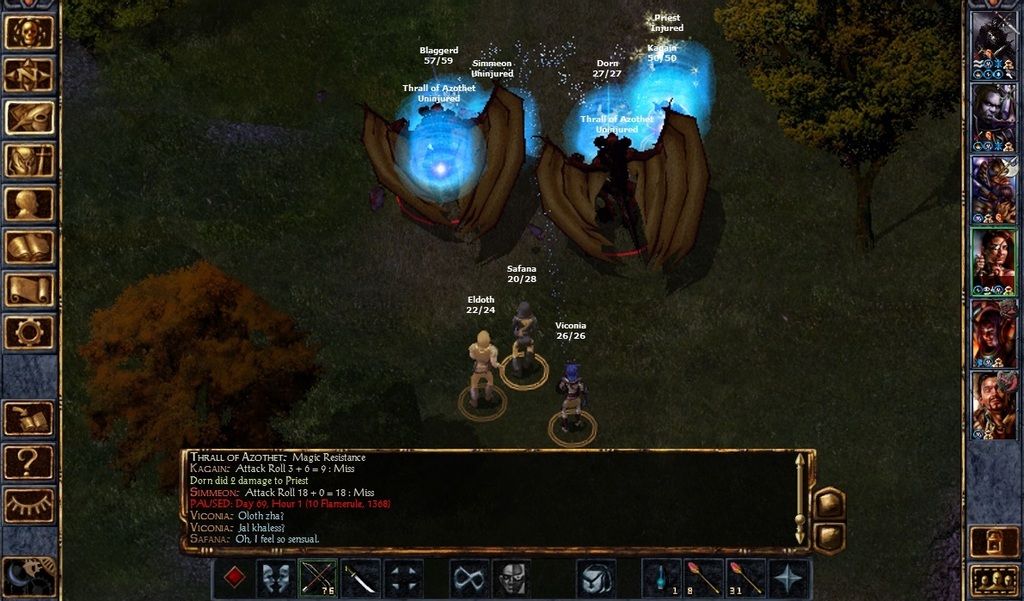The width and height of the screenshot is (1024, 601).
Task: Open the mage spellbook
Action: coord(29,247)
